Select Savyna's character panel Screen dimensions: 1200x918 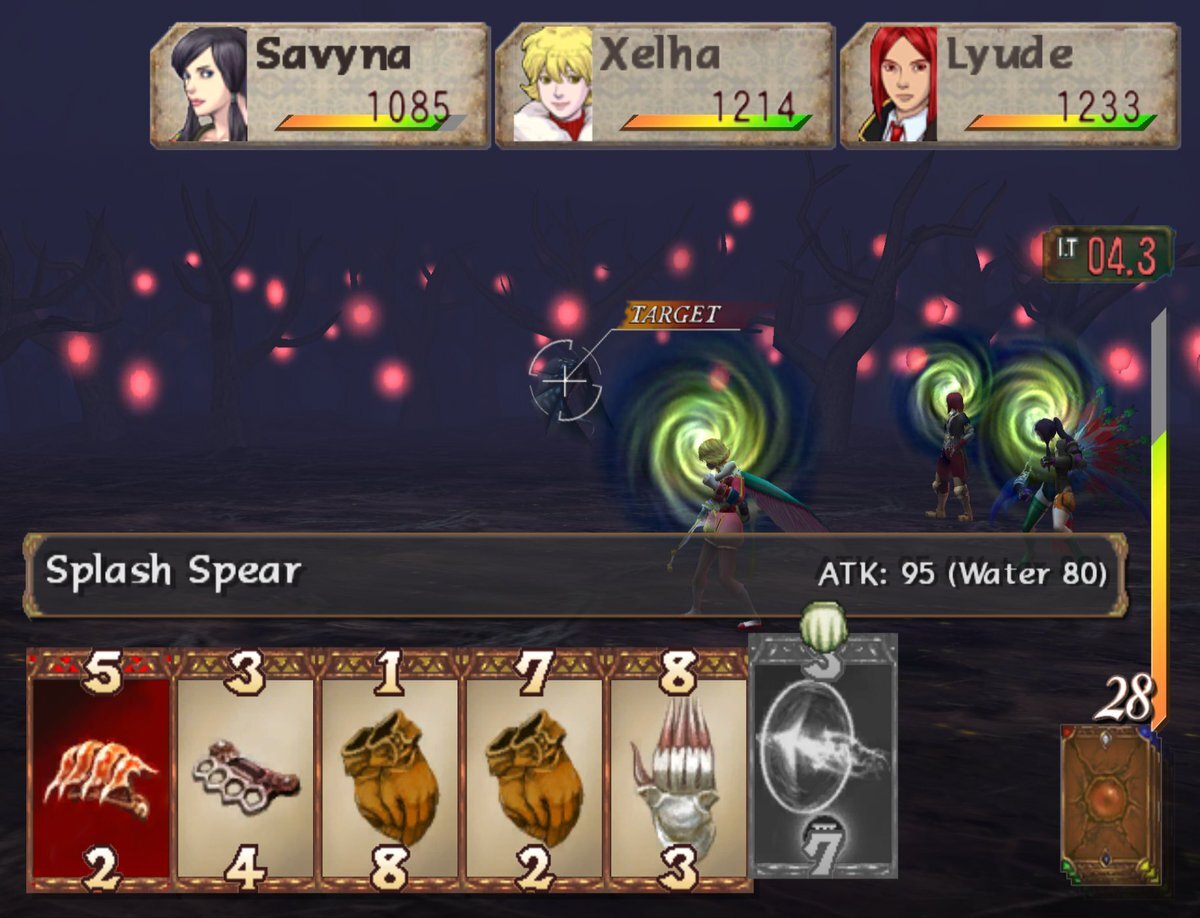[320, 86]
